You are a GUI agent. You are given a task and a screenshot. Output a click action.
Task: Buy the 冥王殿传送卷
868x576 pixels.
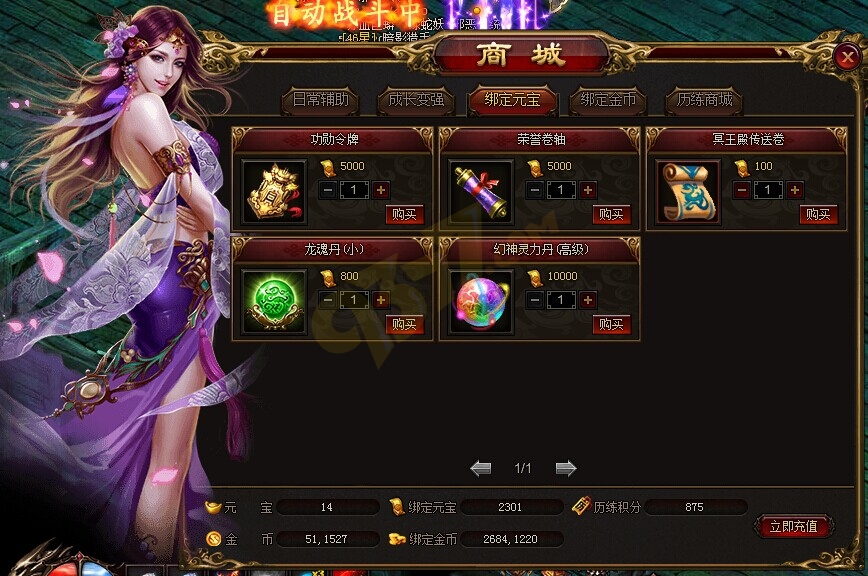tap(818, 214)
